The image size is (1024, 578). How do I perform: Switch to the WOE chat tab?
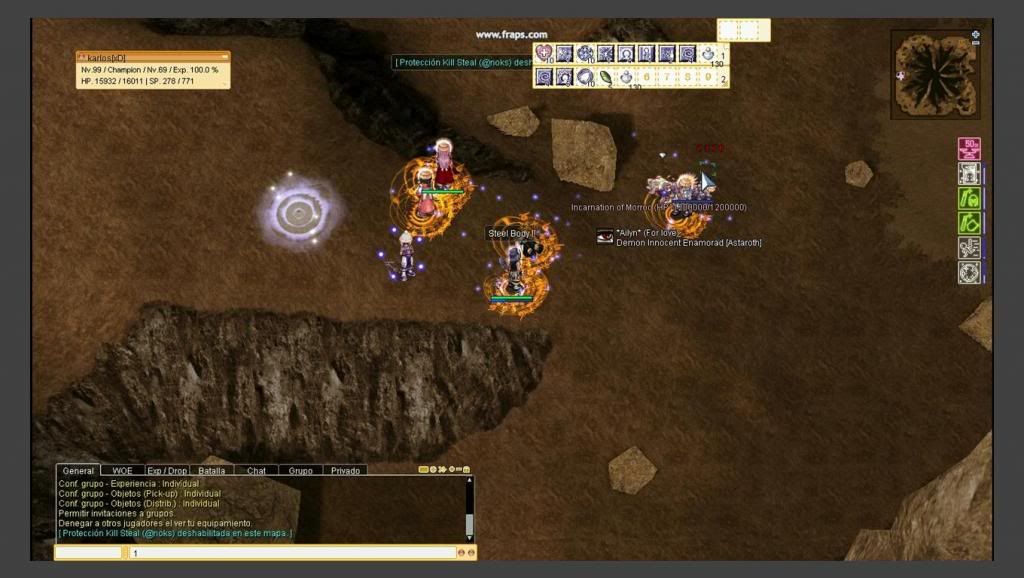(x=122, y=470)
